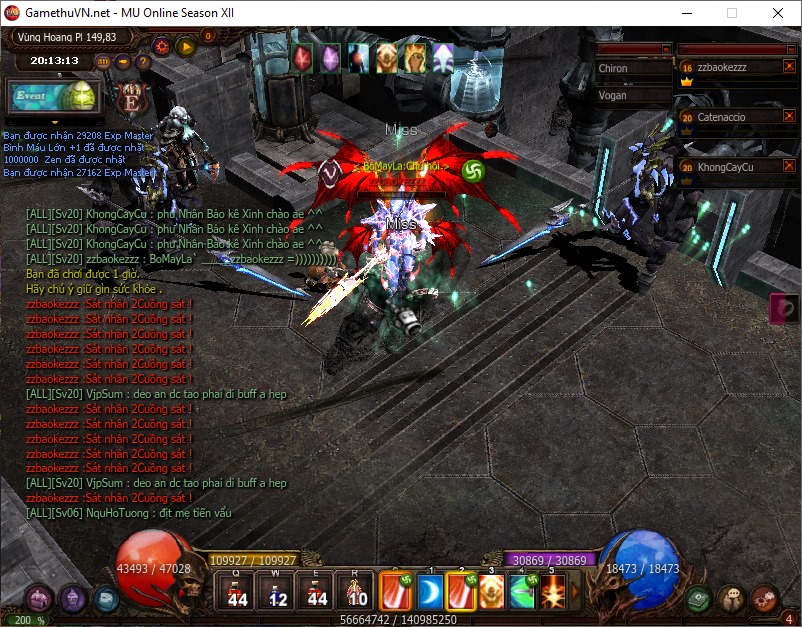Activate the fiery burst skill in slot 5
802x627 pixels.
(x=551, y=591)
